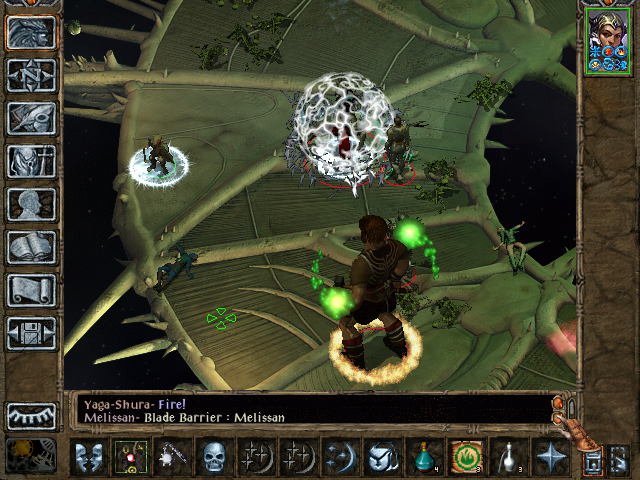
Task: Click the return to game button
Action: tap(31, 32)
